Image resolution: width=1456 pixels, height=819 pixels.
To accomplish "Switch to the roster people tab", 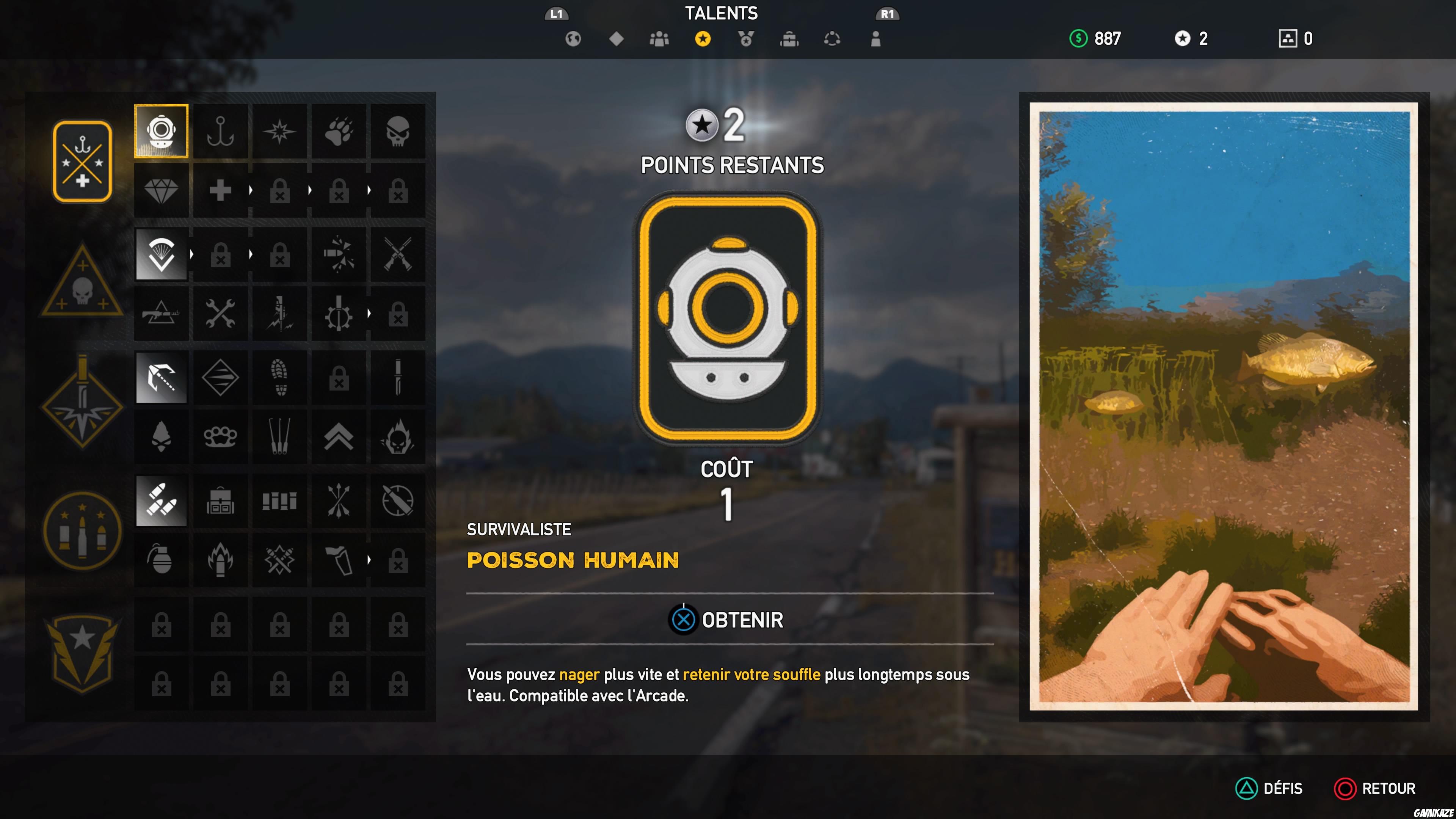I will (660, 38).
